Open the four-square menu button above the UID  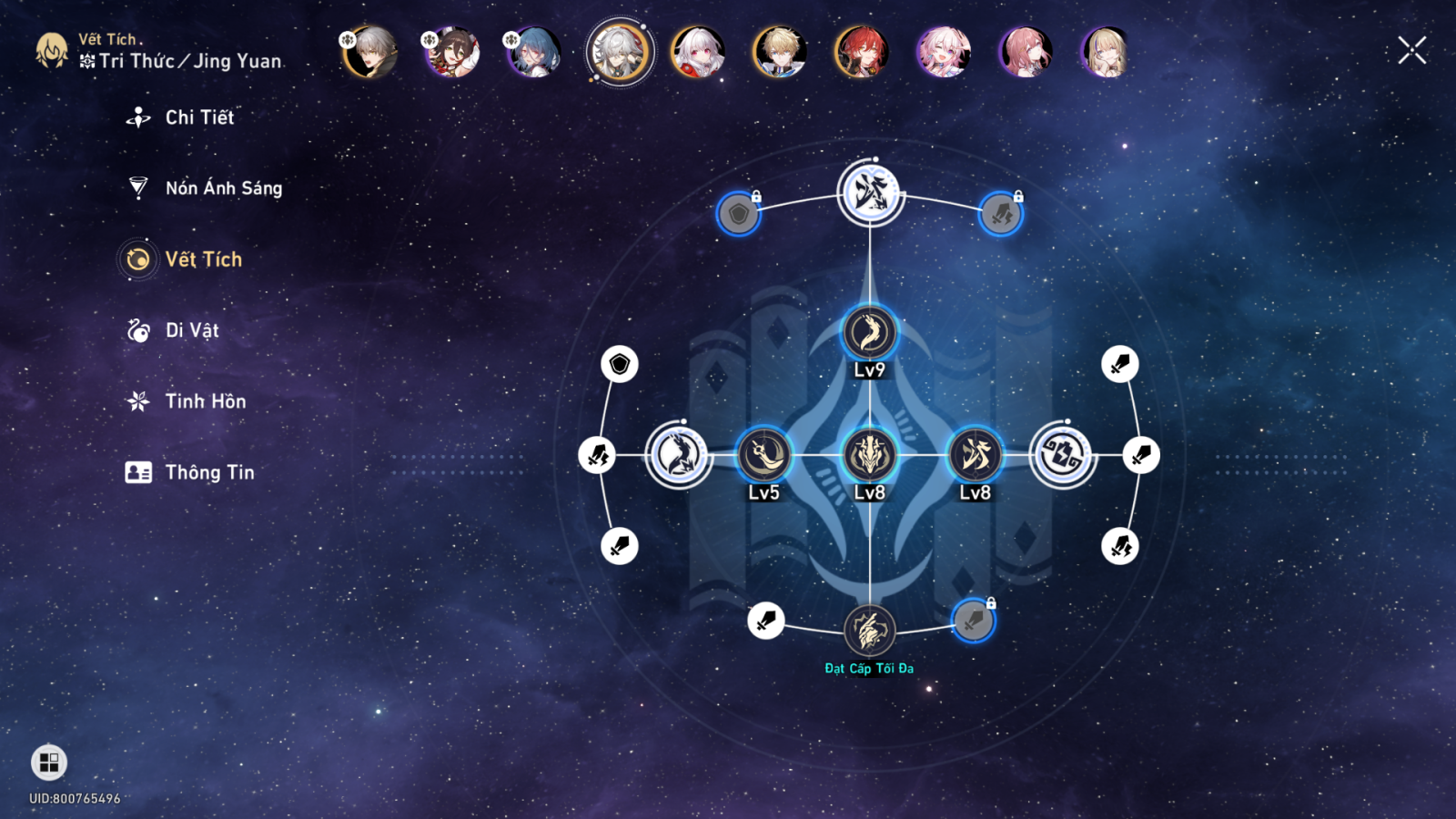point(49,763)
